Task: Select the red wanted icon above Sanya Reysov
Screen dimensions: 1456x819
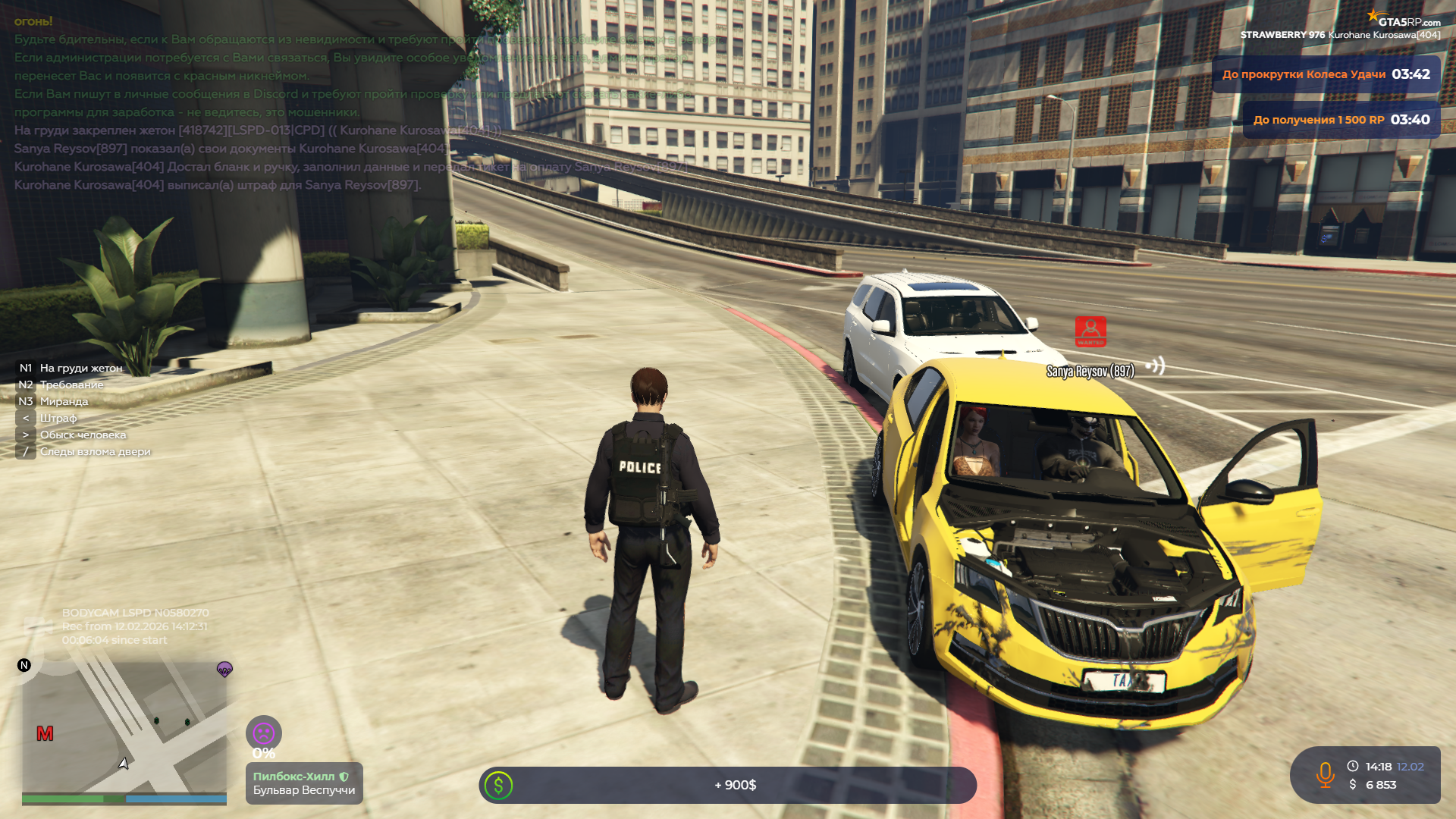Action: click(1090, 331)
